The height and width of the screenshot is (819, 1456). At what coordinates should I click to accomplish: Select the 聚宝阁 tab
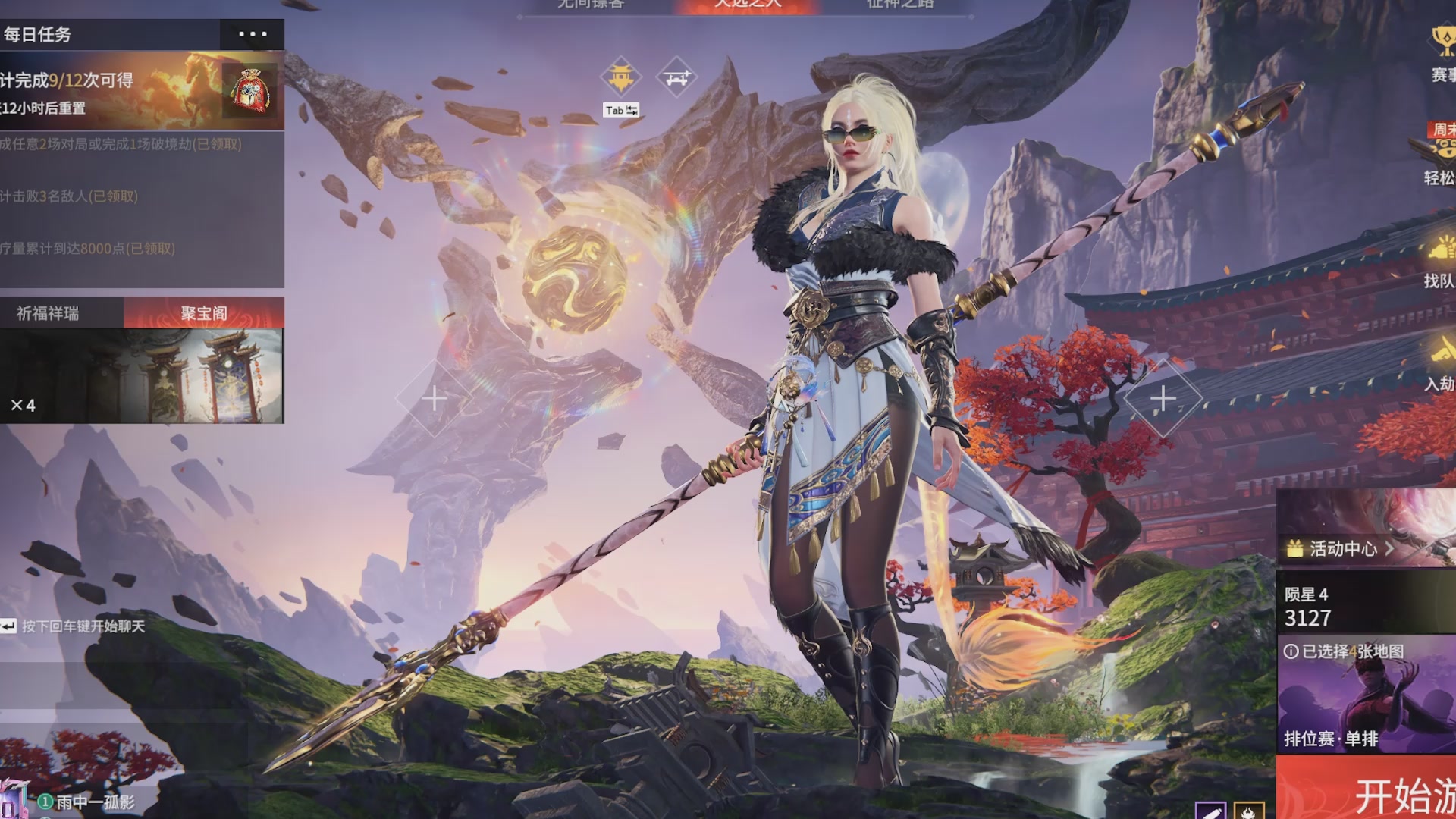tap(203, 313)
